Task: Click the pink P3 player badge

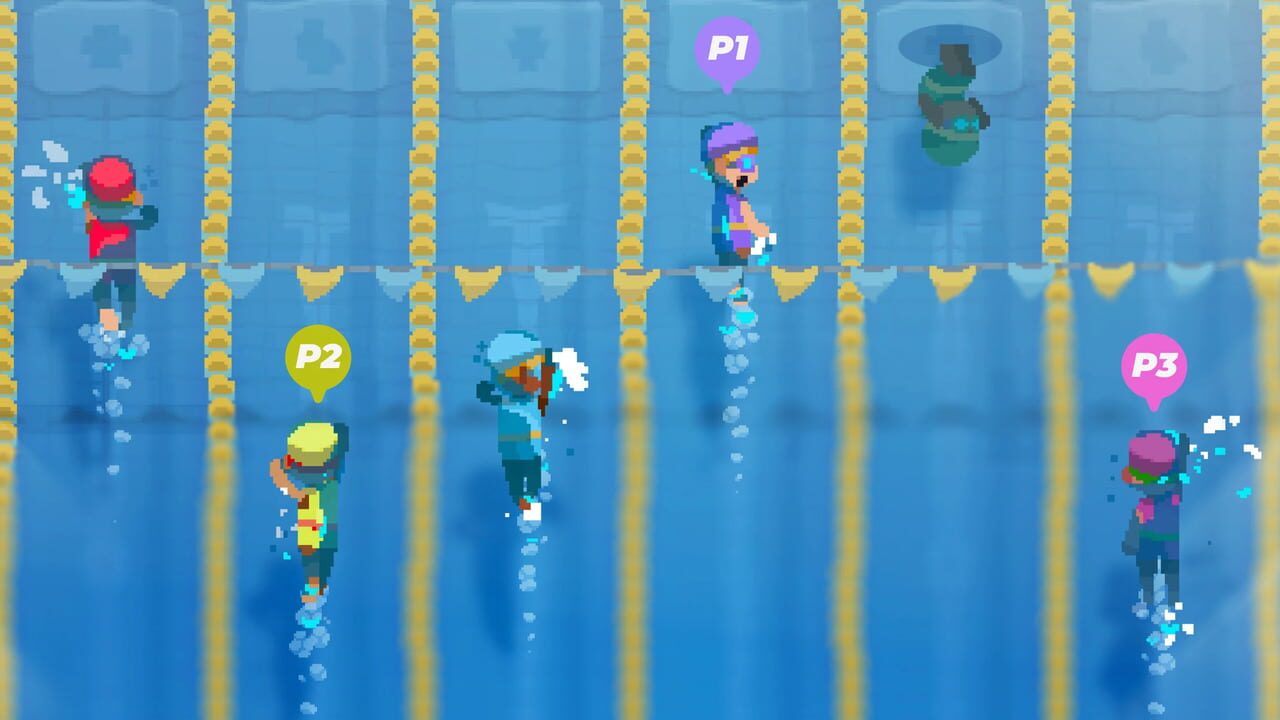Action: [x=1155, y=366]
